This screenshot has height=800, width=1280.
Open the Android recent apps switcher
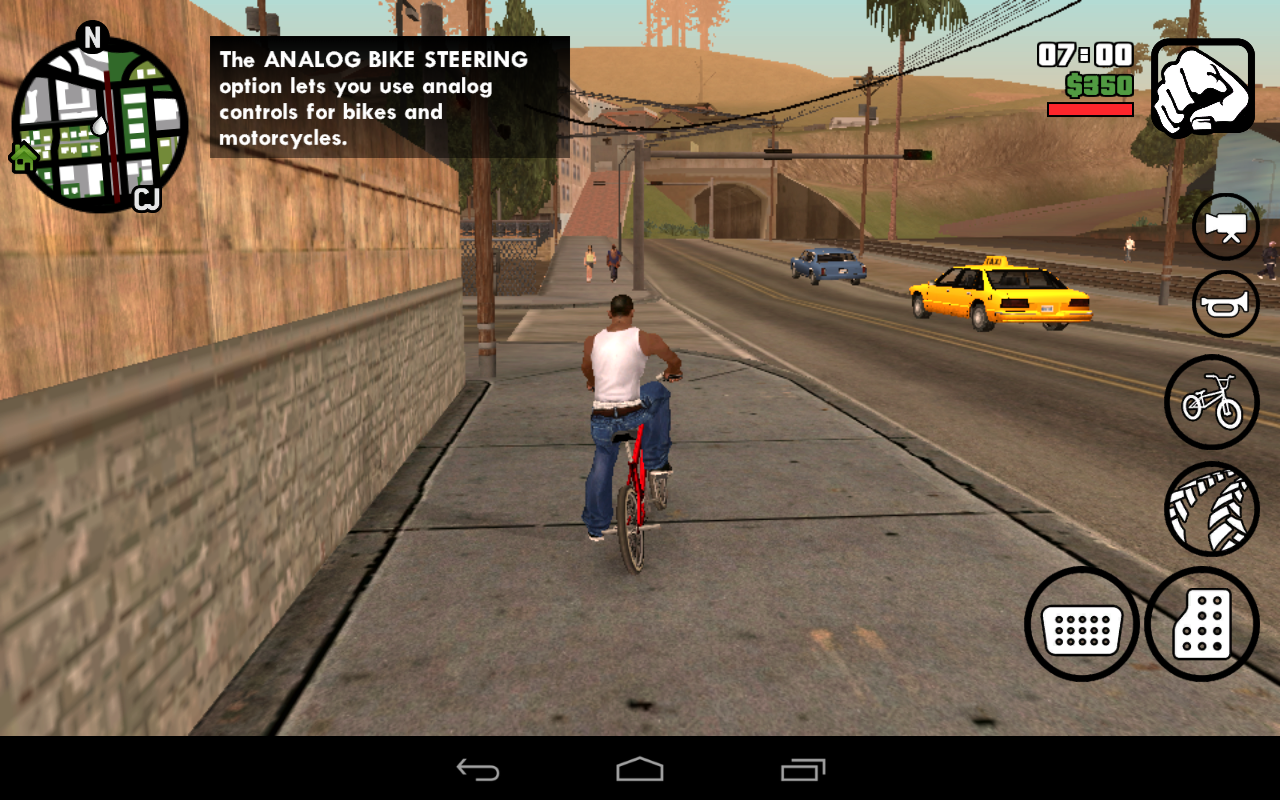pos(800,770)
